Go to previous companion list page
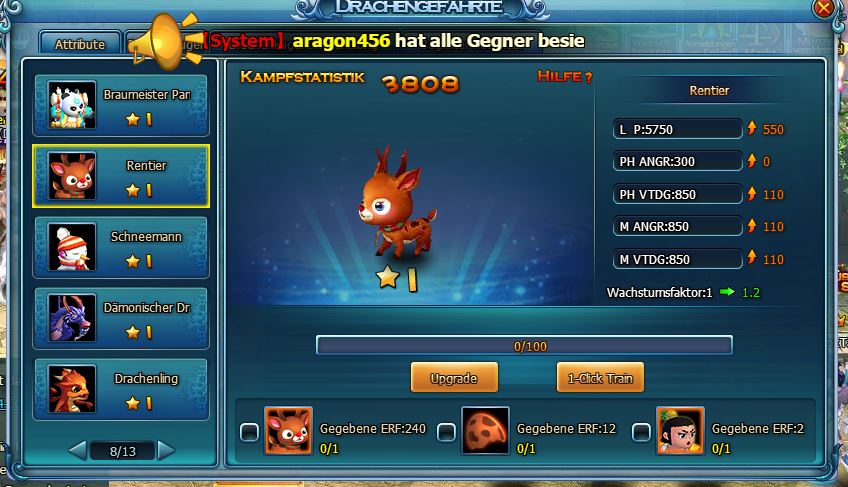 (77, 451)
